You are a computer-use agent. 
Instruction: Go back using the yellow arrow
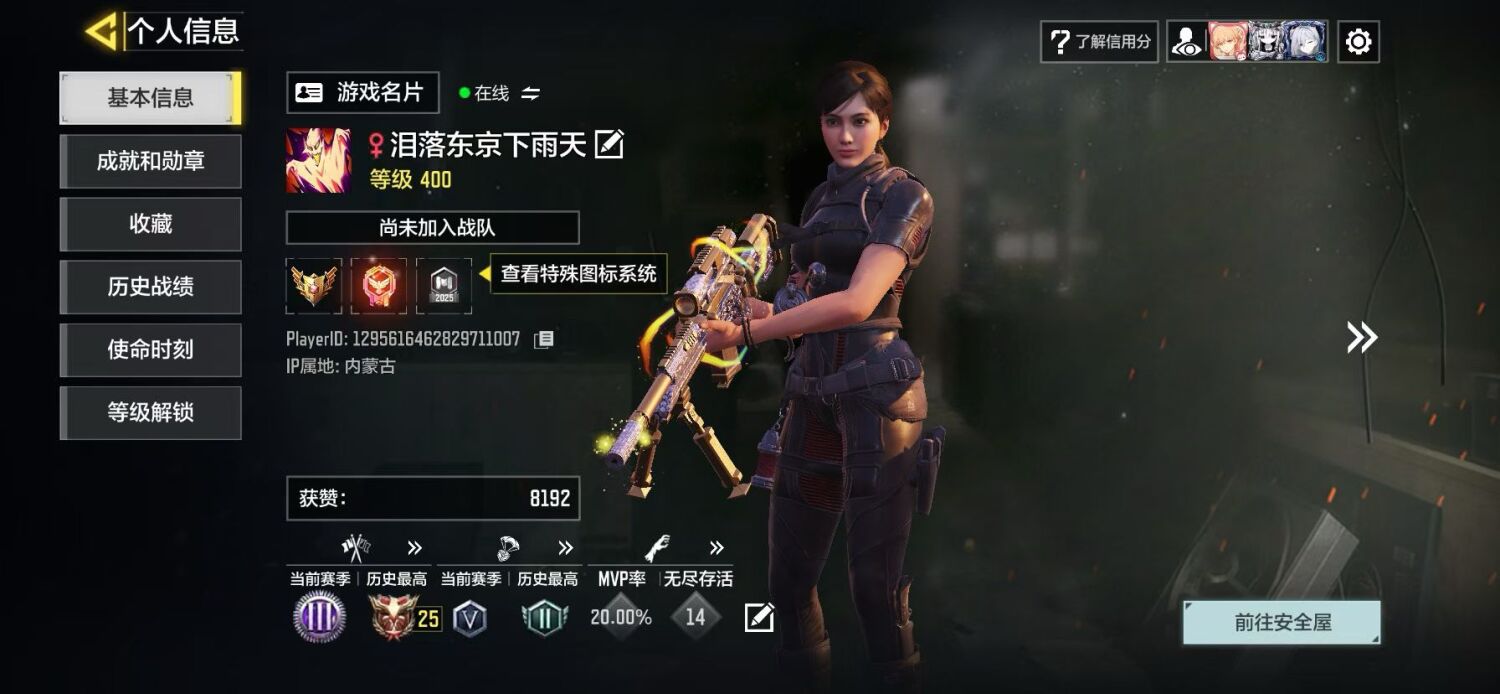[x=101, y=31]
